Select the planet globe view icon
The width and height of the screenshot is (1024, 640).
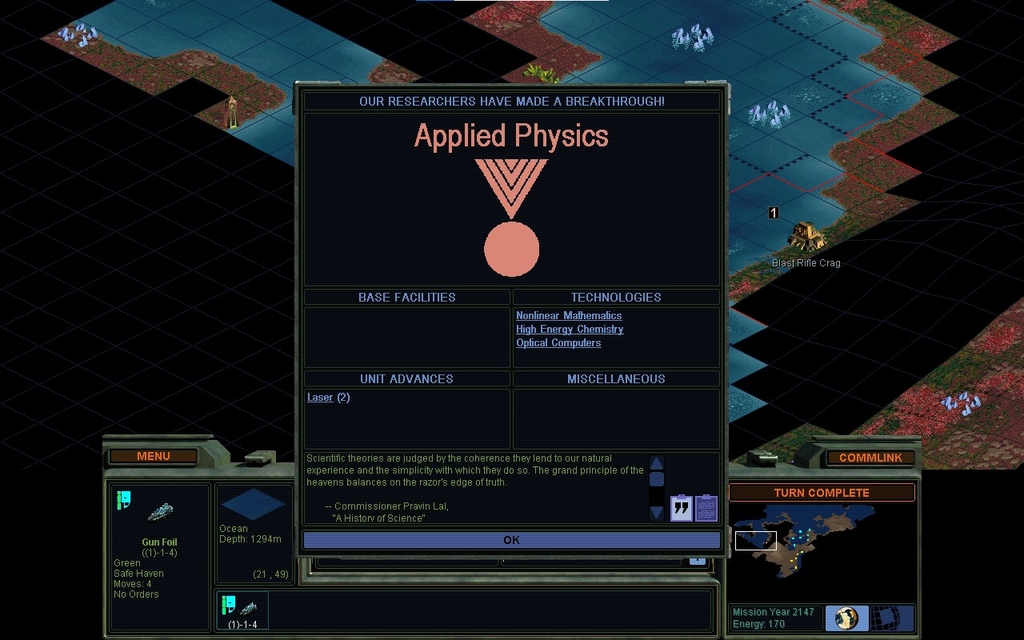(x=847, y=617)
